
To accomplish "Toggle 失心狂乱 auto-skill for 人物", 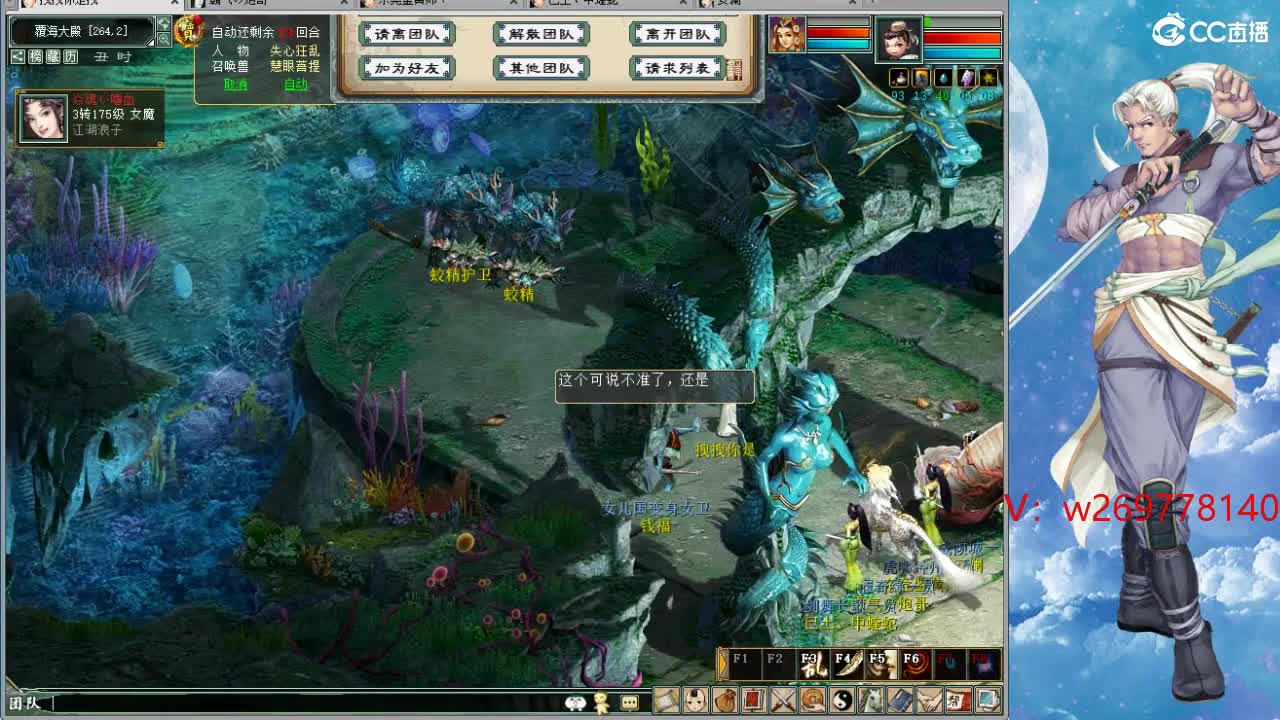I will pyautogui.click(x=296, y=52).
